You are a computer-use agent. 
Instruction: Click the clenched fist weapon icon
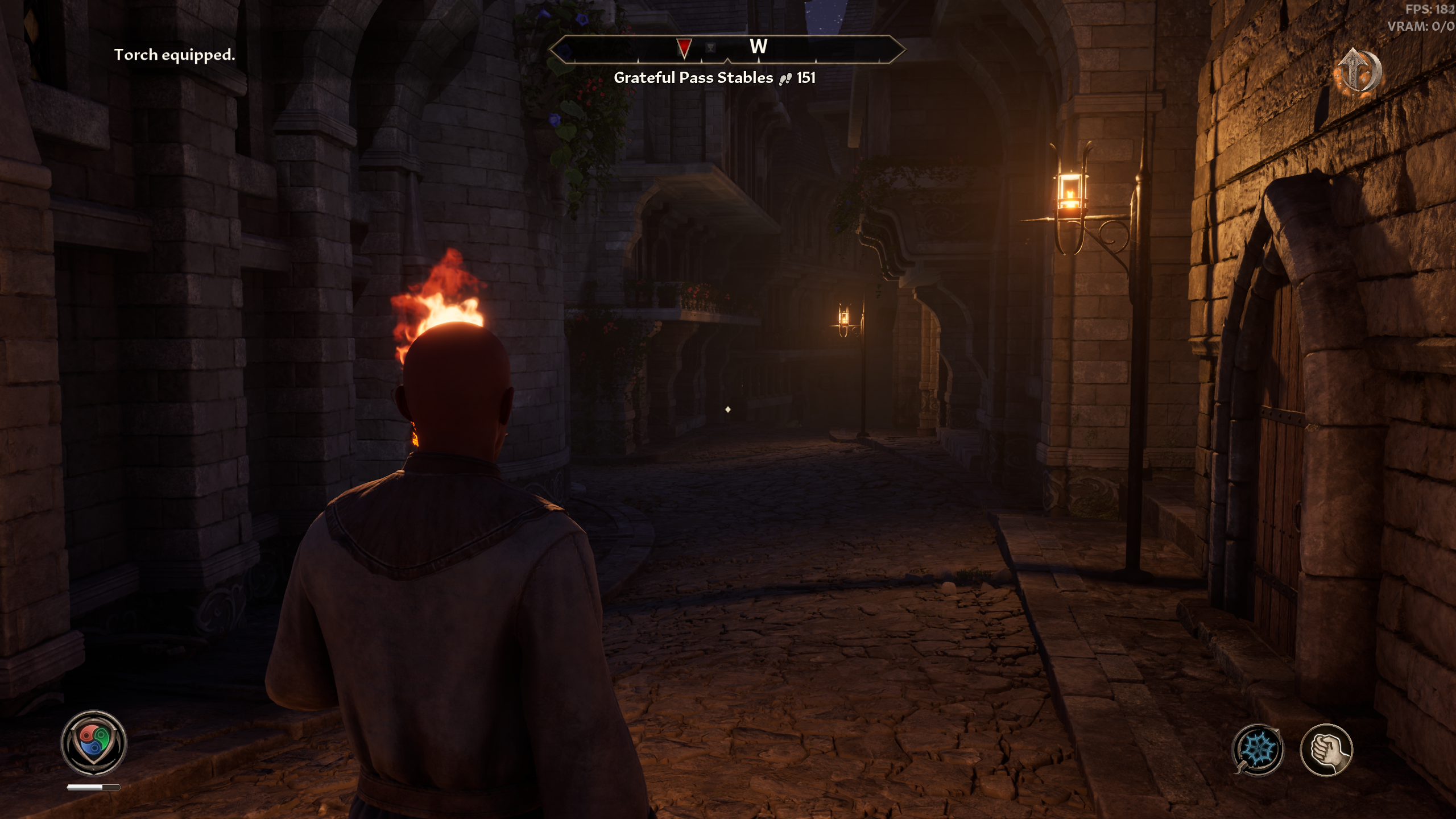(x=1326, y=749)
